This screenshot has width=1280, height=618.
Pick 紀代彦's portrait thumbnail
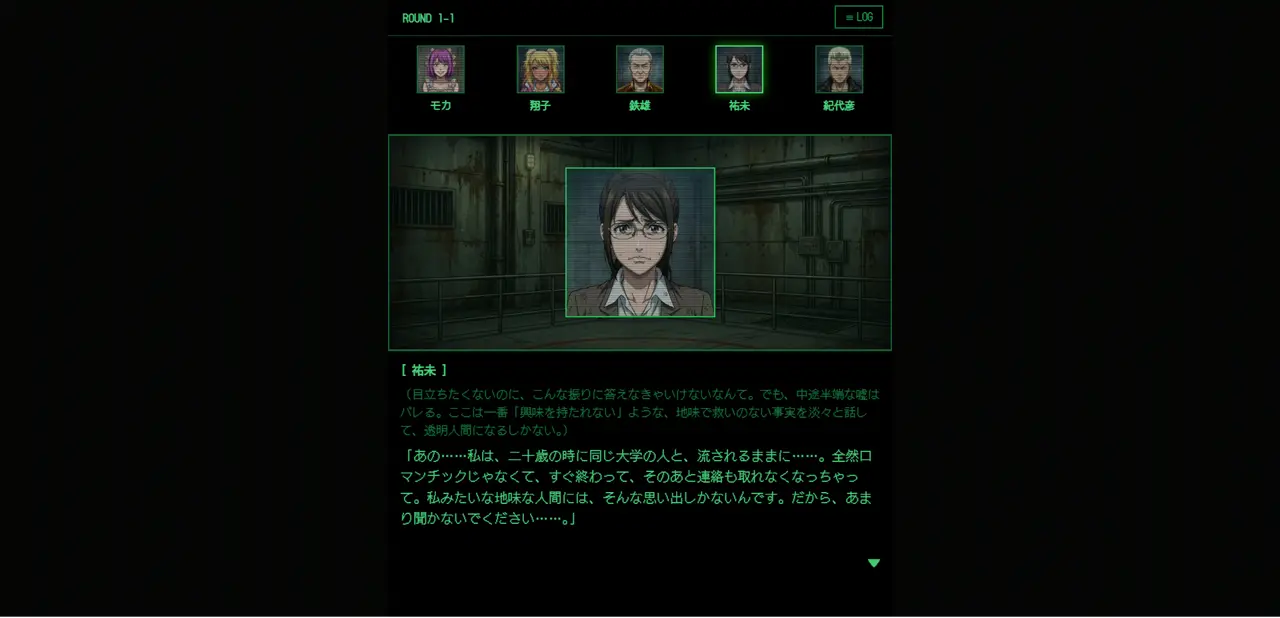point(839,69)
